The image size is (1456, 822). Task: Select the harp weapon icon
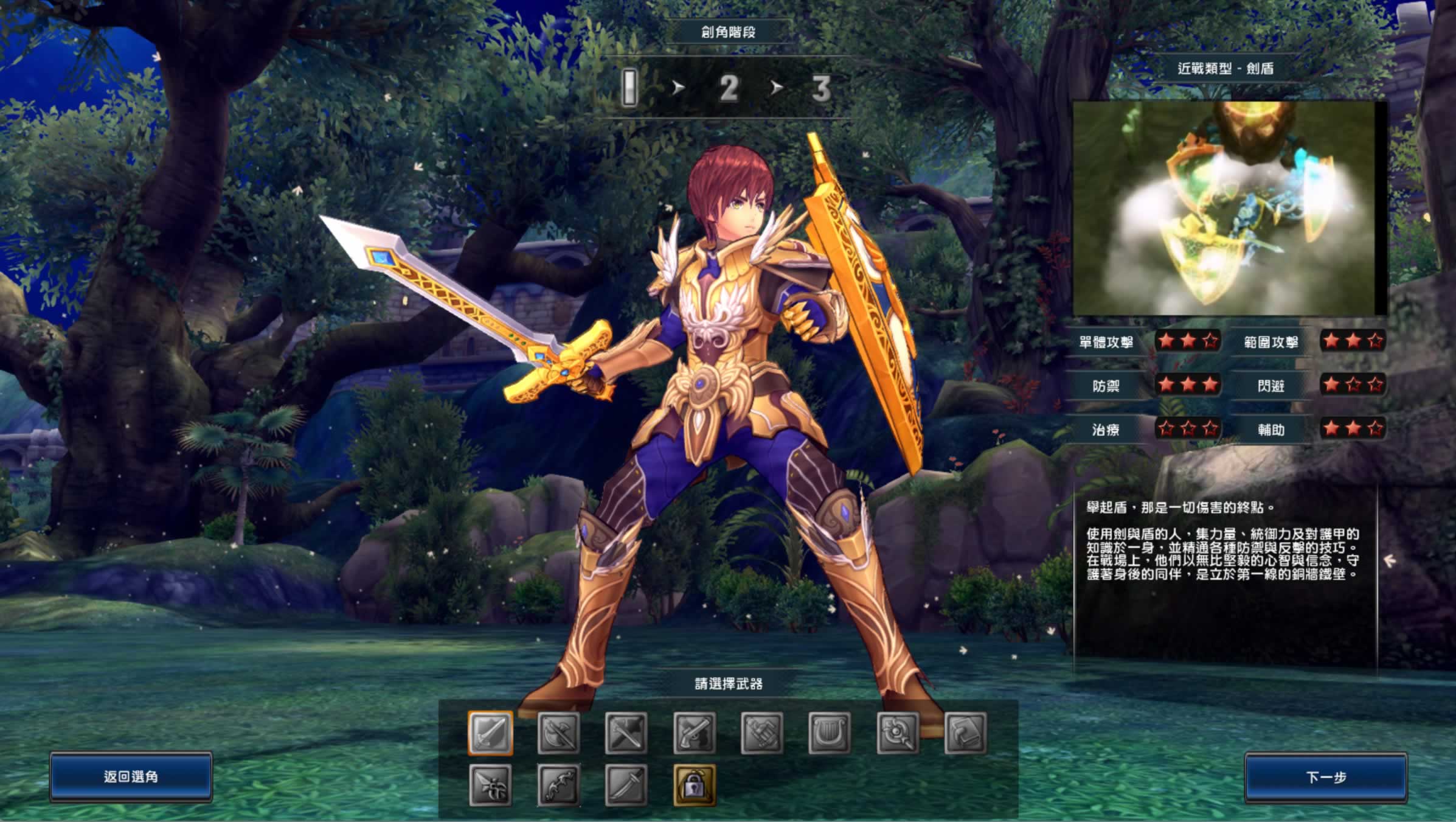[830, 733]
